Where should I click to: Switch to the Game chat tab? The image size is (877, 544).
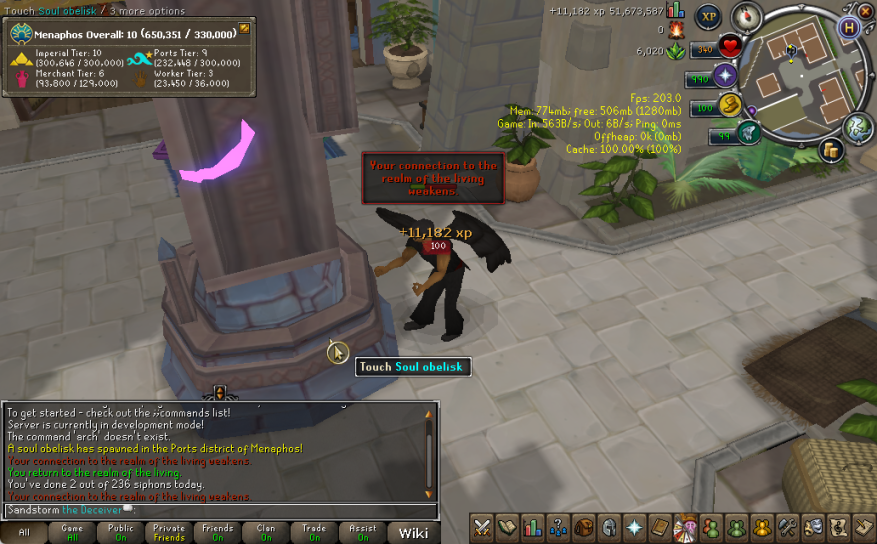[72, 532]
